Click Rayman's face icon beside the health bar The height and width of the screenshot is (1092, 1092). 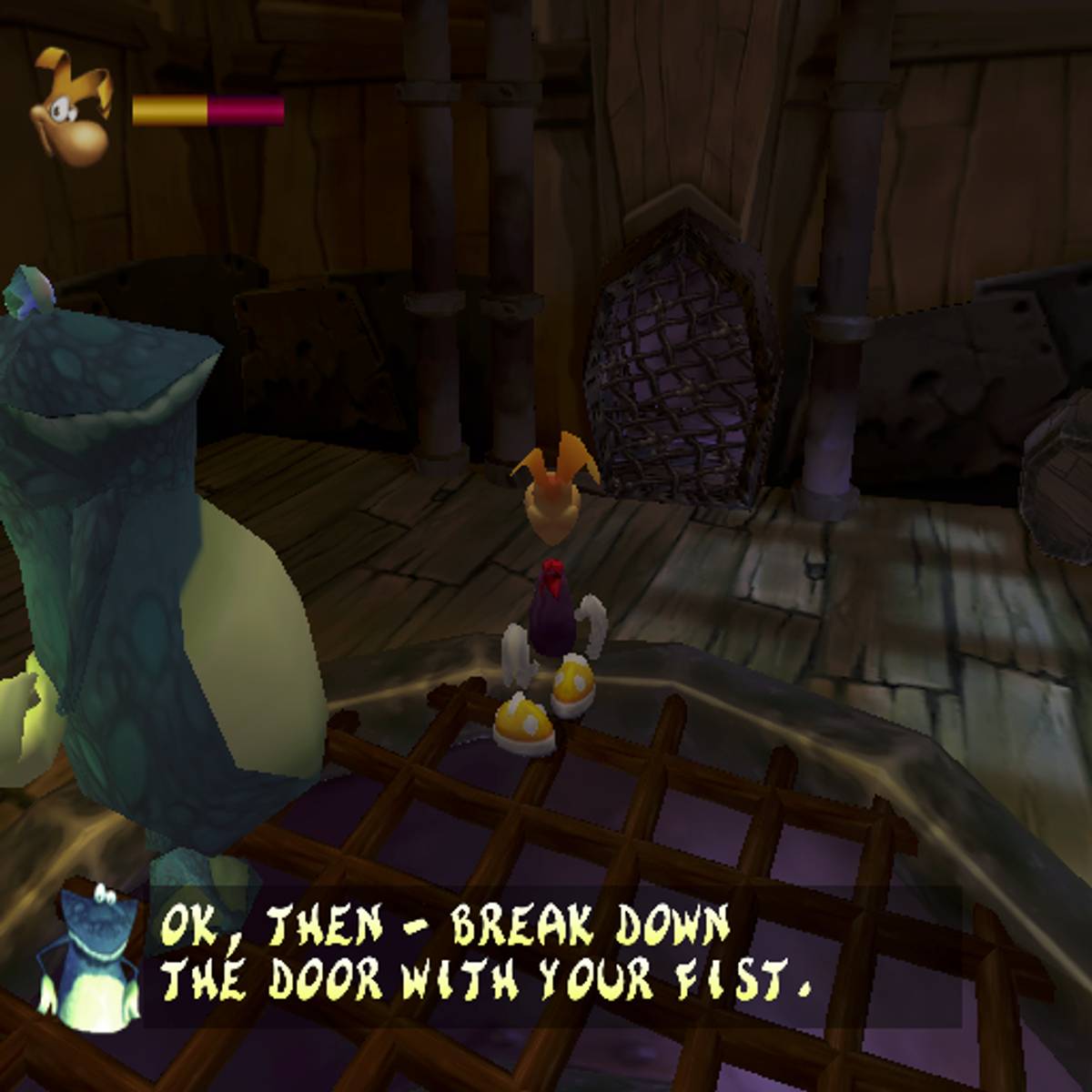tap(73, 109)
